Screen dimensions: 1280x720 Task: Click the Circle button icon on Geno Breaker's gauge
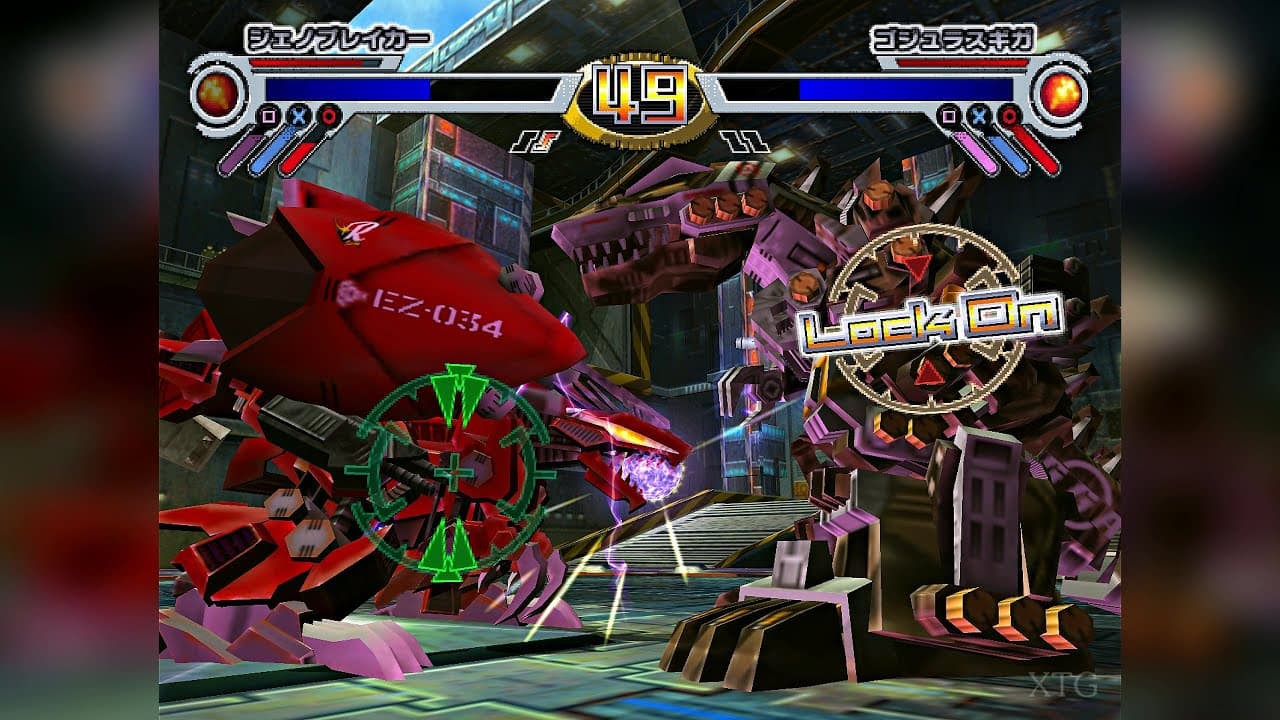(327, 116)
